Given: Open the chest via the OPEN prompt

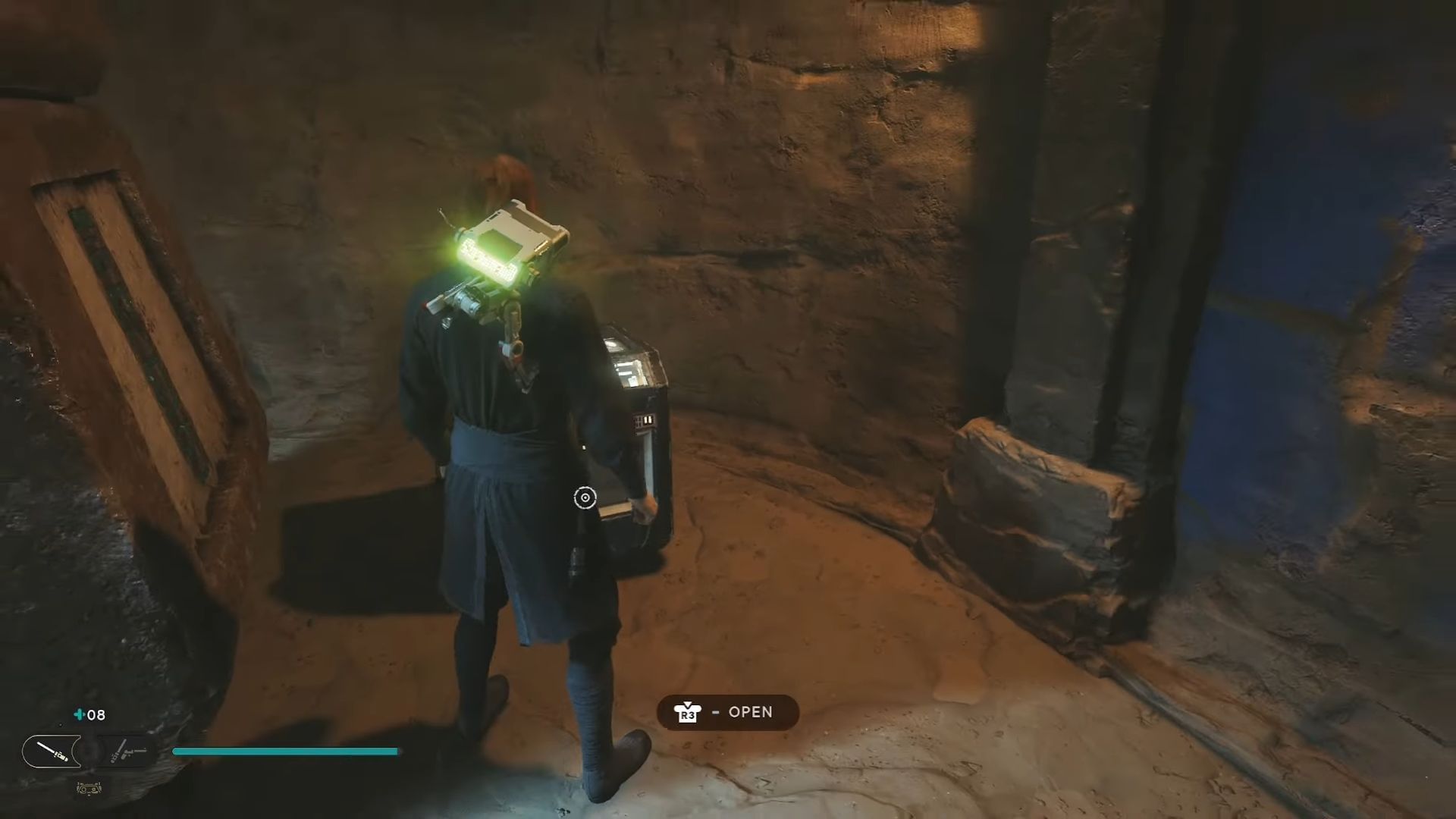Looking at the screenshot, I should click(x=726, y=712).
